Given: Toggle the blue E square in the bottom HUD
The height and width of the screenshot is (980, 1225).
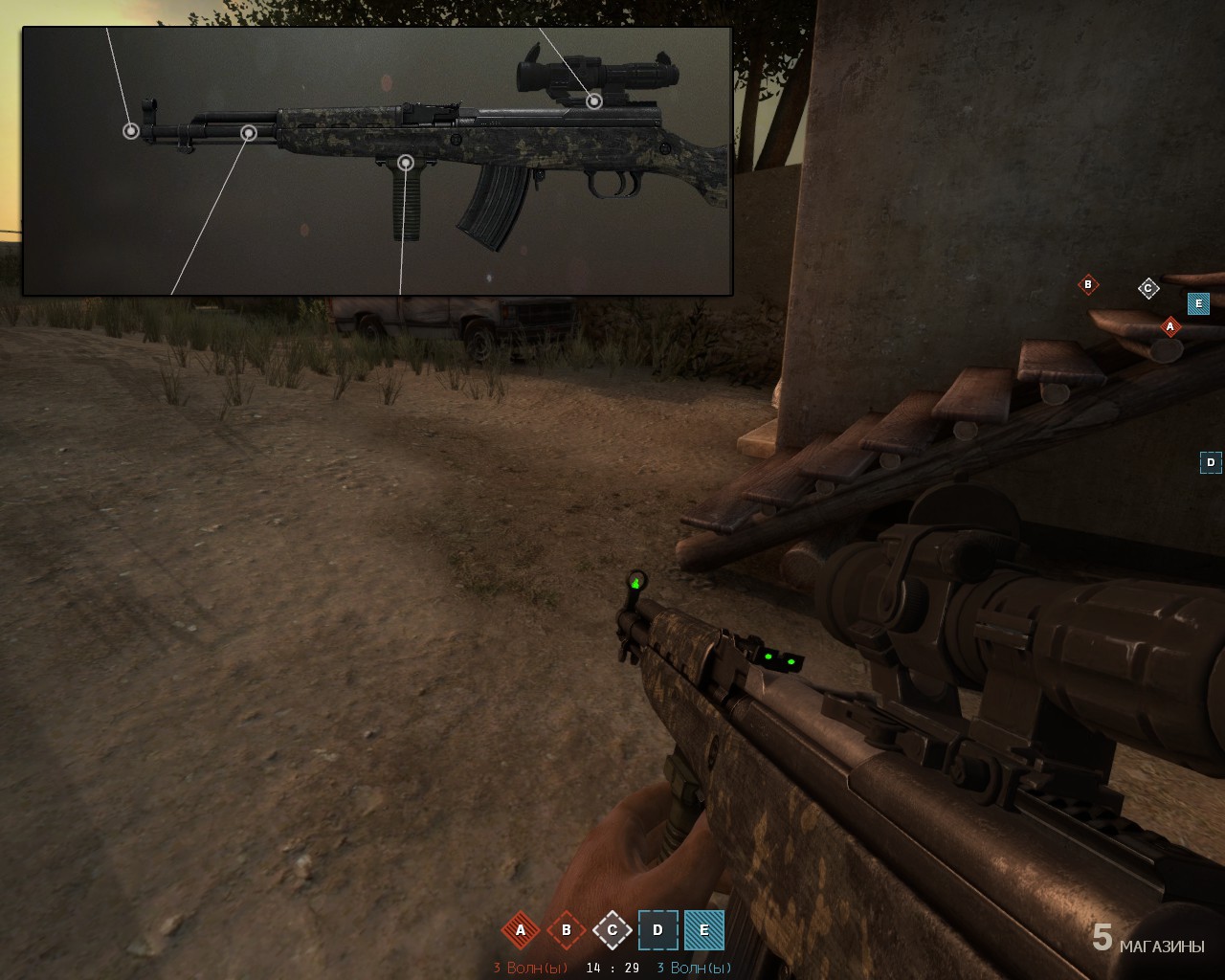Looking at the screenshot, I should [702, 929].
